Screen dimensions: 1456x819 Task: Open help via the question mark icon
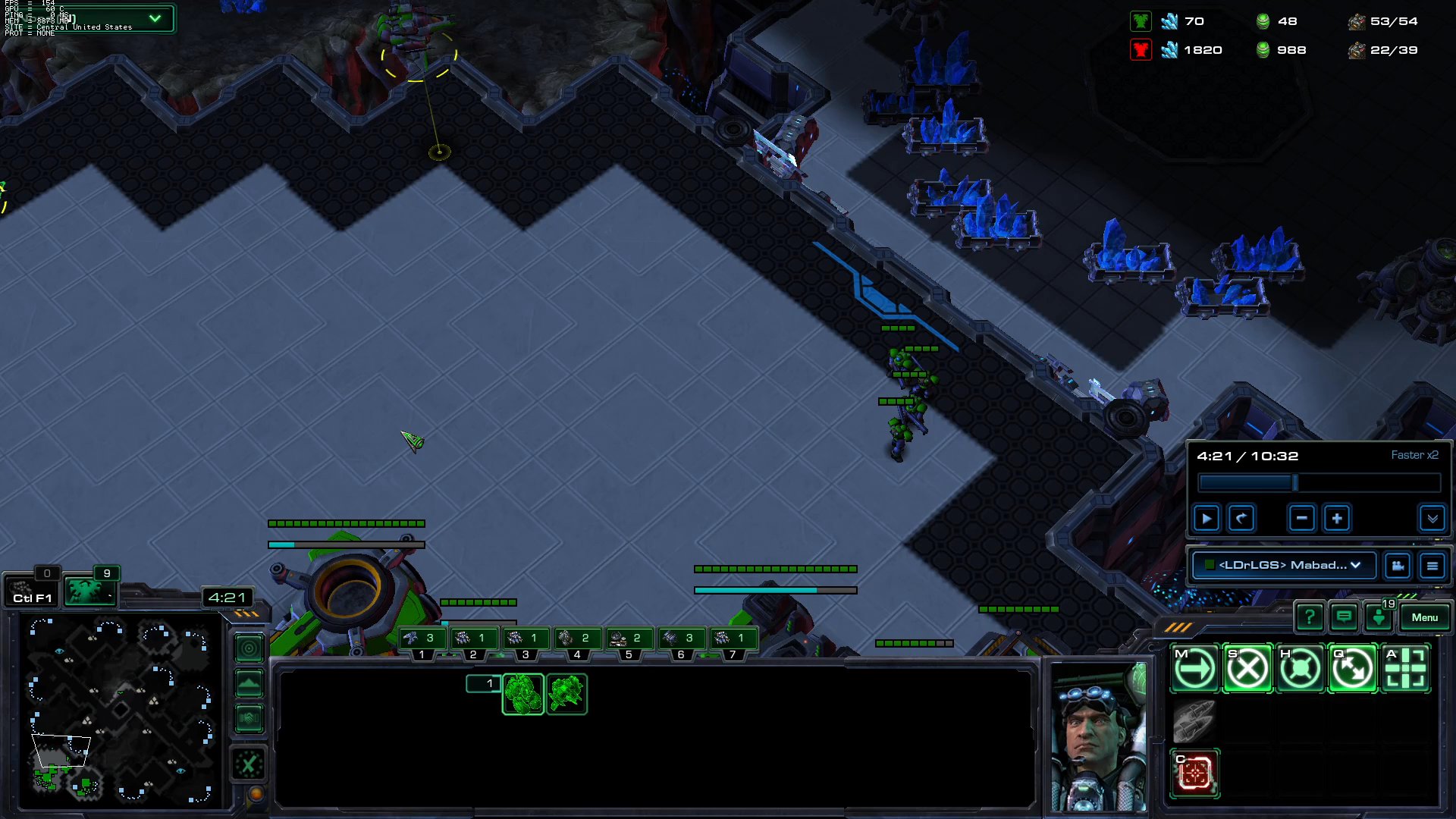pos(1311,617)
